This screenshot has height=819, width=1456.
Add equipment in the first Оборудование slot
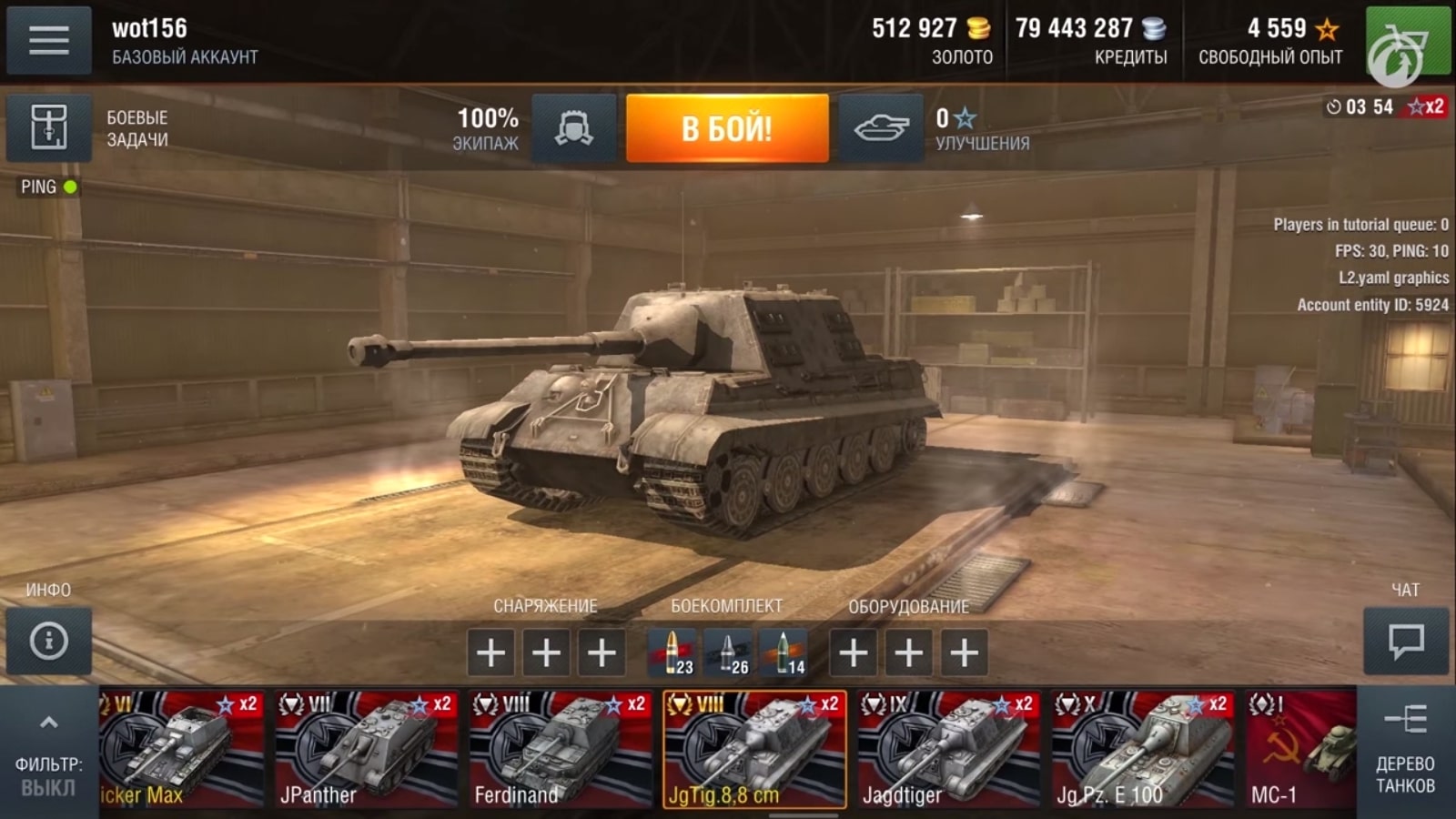point(854,653)
